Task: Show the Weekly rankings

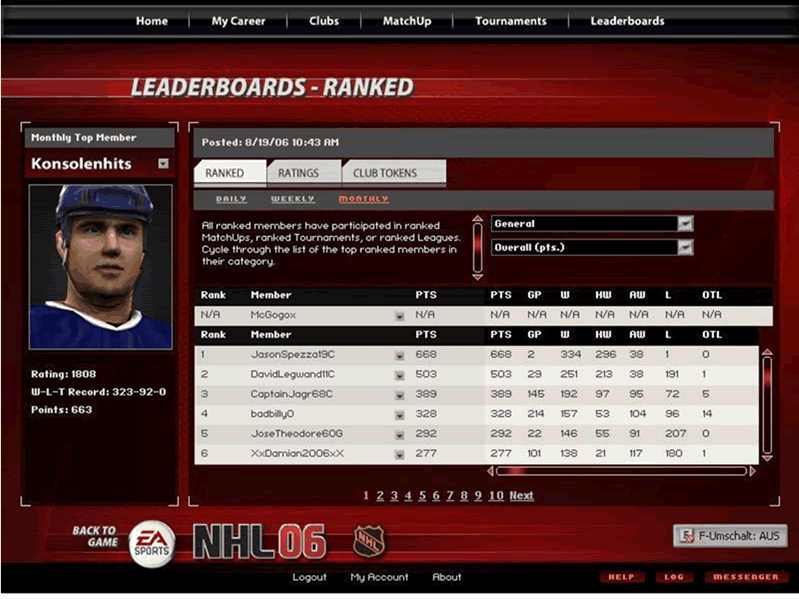Action: click(x=292, y=199)
